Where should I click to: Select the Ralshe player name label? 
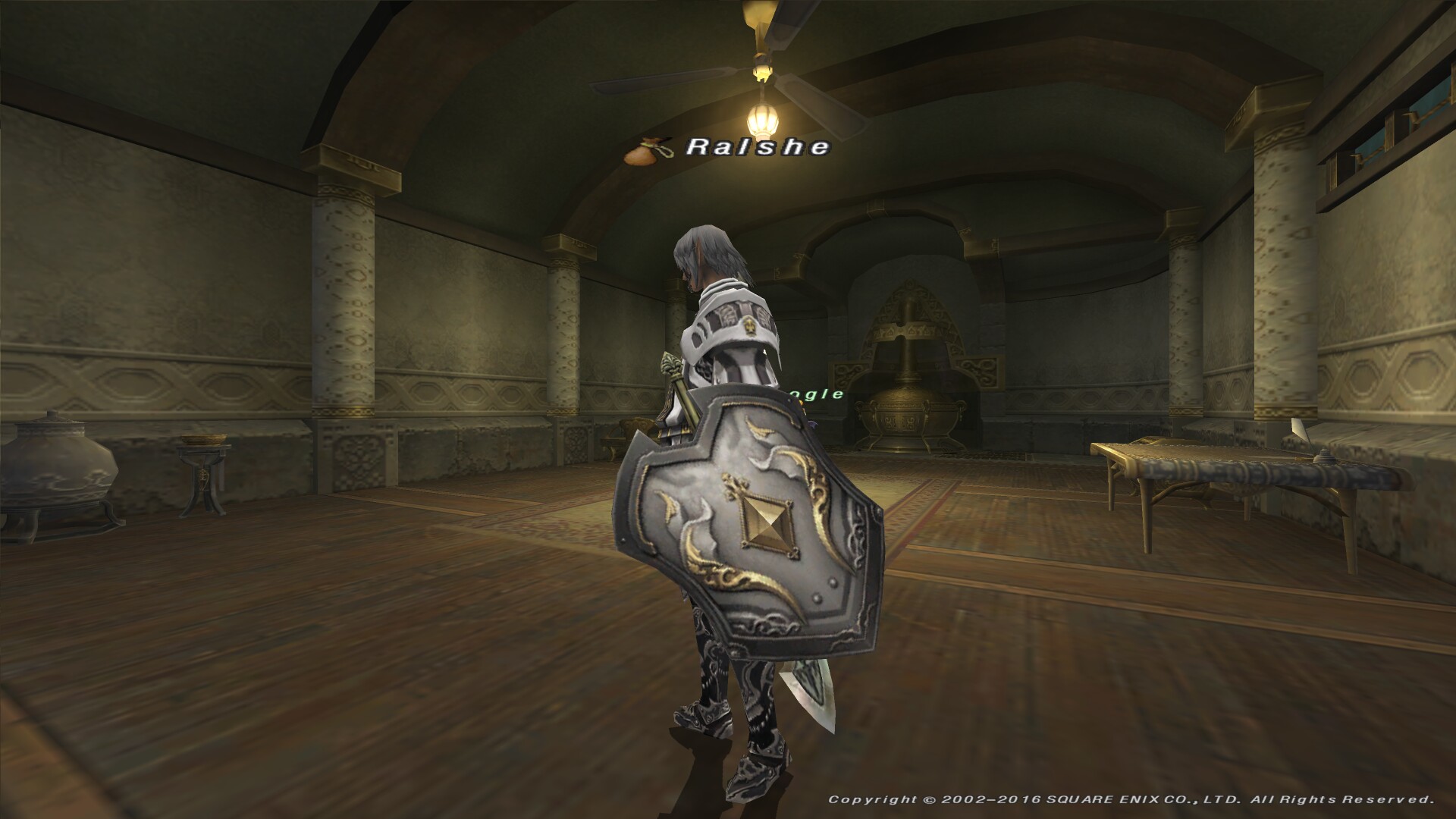pos(758,147)
